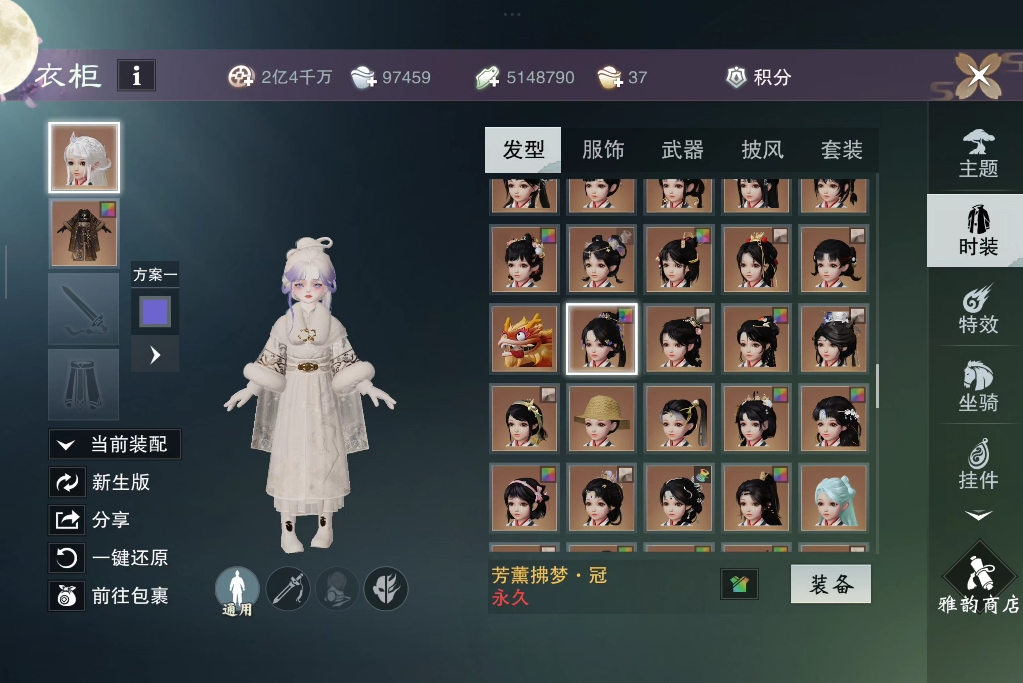Go to the 坐骑 mount category
Screen dimensions: 1023x683
click(978, 386)
